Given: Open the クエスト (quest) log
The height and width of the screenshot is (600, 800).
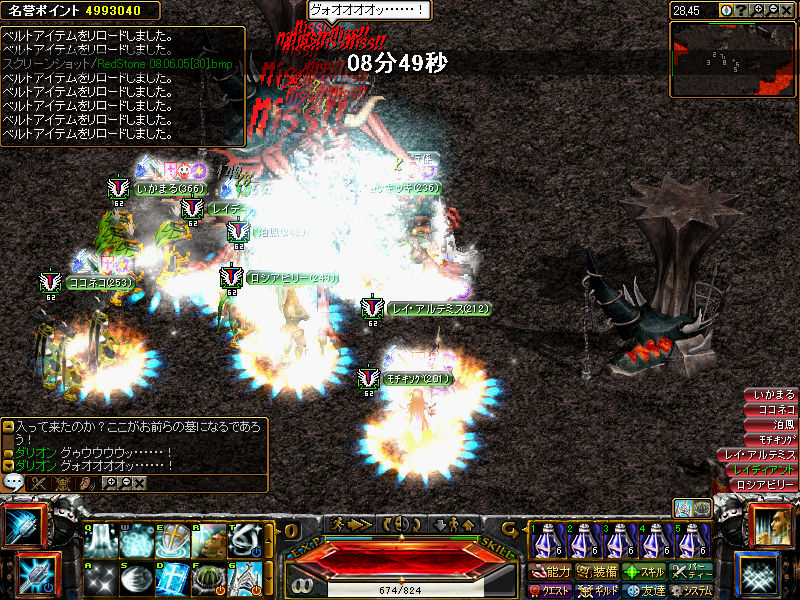Looking at the screenshot, I should coord(550,591).
